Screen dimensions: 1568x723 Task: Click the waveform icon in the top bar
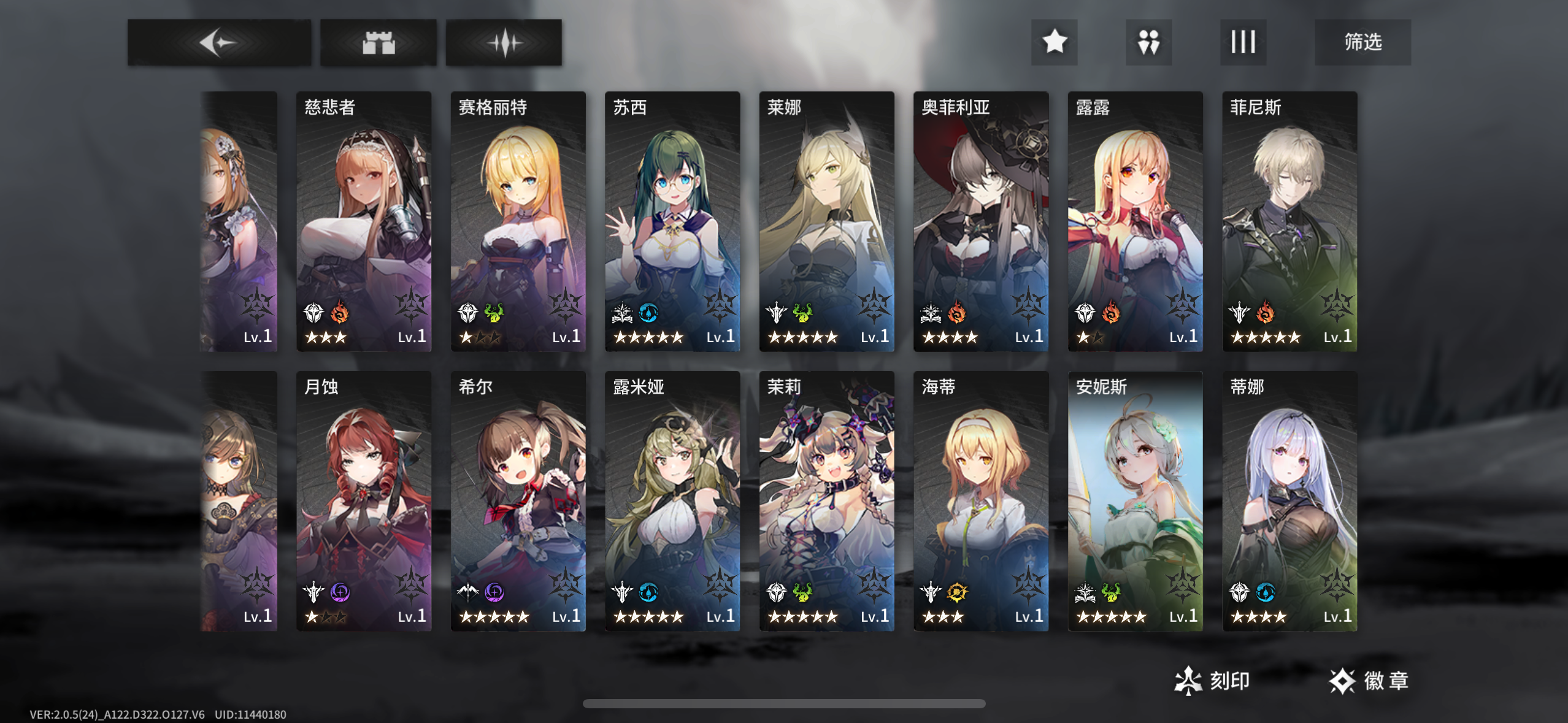pyautogui.click(x=503, y=42)
